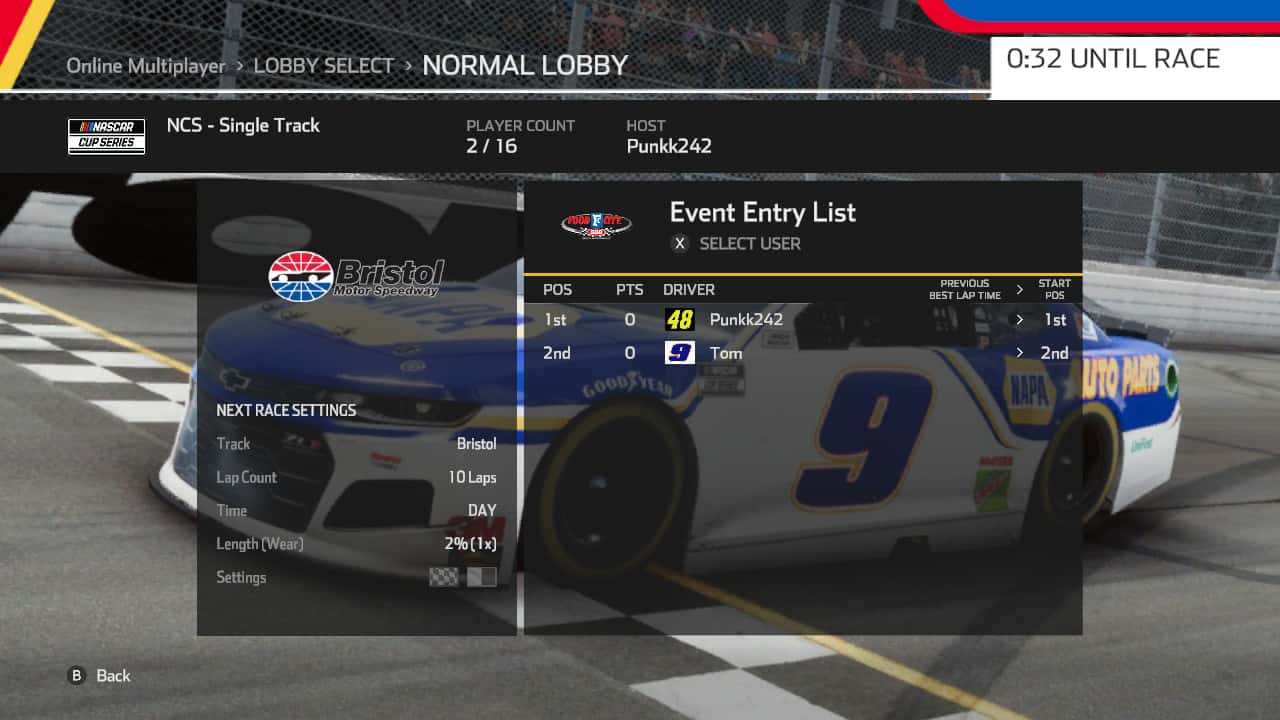1280x720 pixels.
Task: Click the #9 car number badge beside Tom
Action: click(680, 352)
